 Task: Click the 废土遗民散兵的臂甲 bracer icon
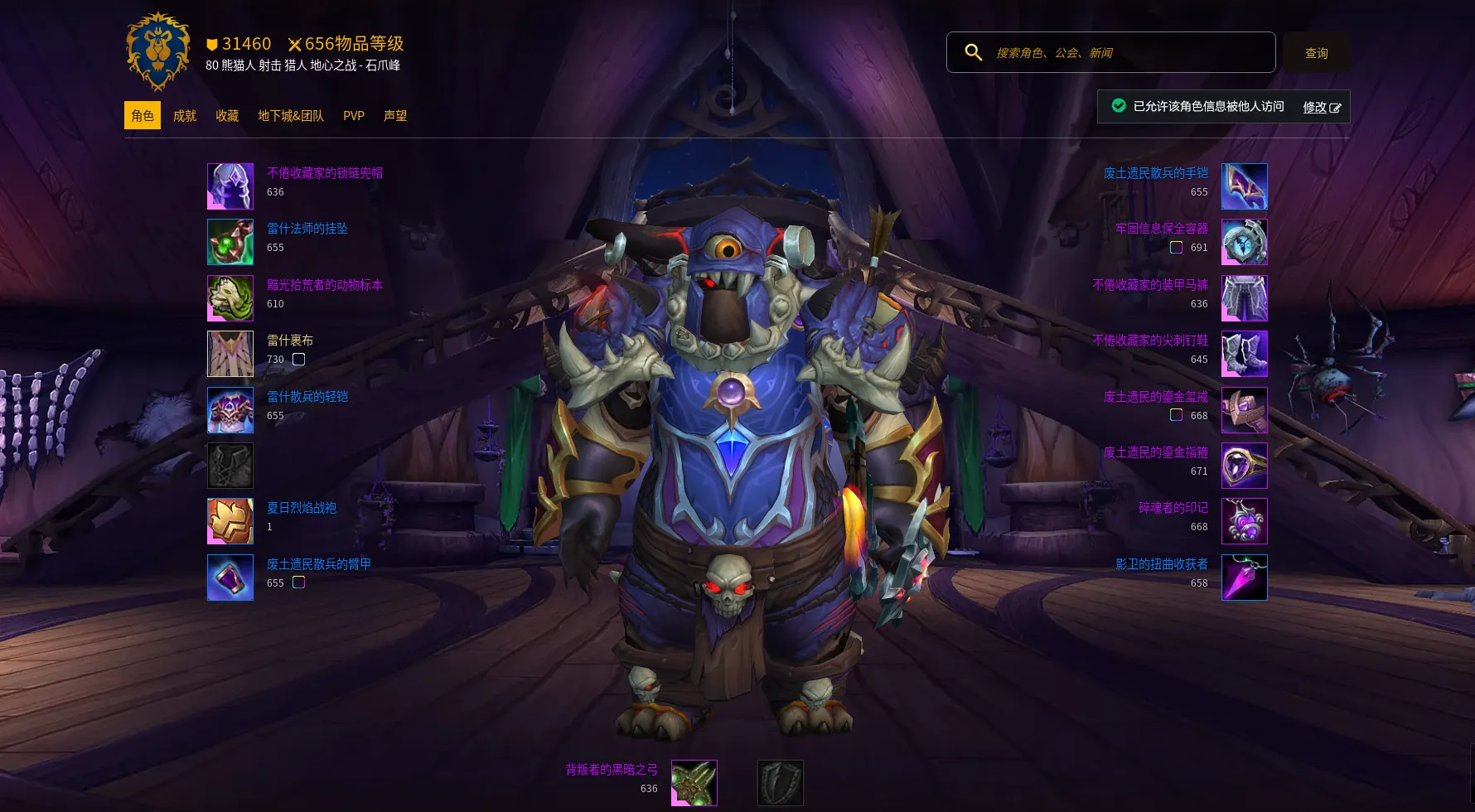tap(230, 578)
